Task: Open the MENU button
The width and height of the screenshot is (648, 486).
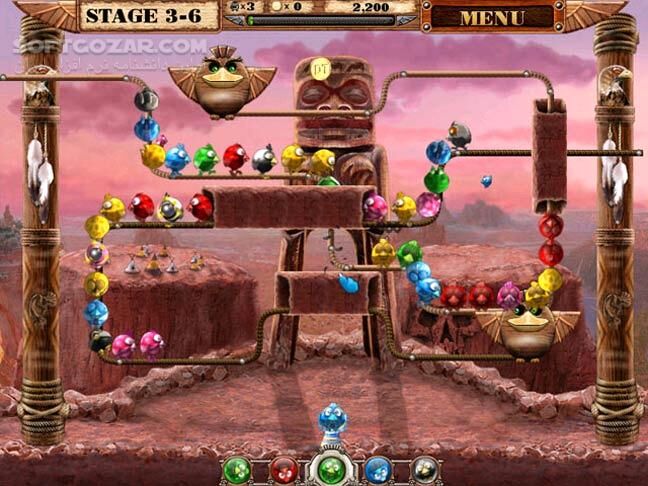Action: point(492,17)
